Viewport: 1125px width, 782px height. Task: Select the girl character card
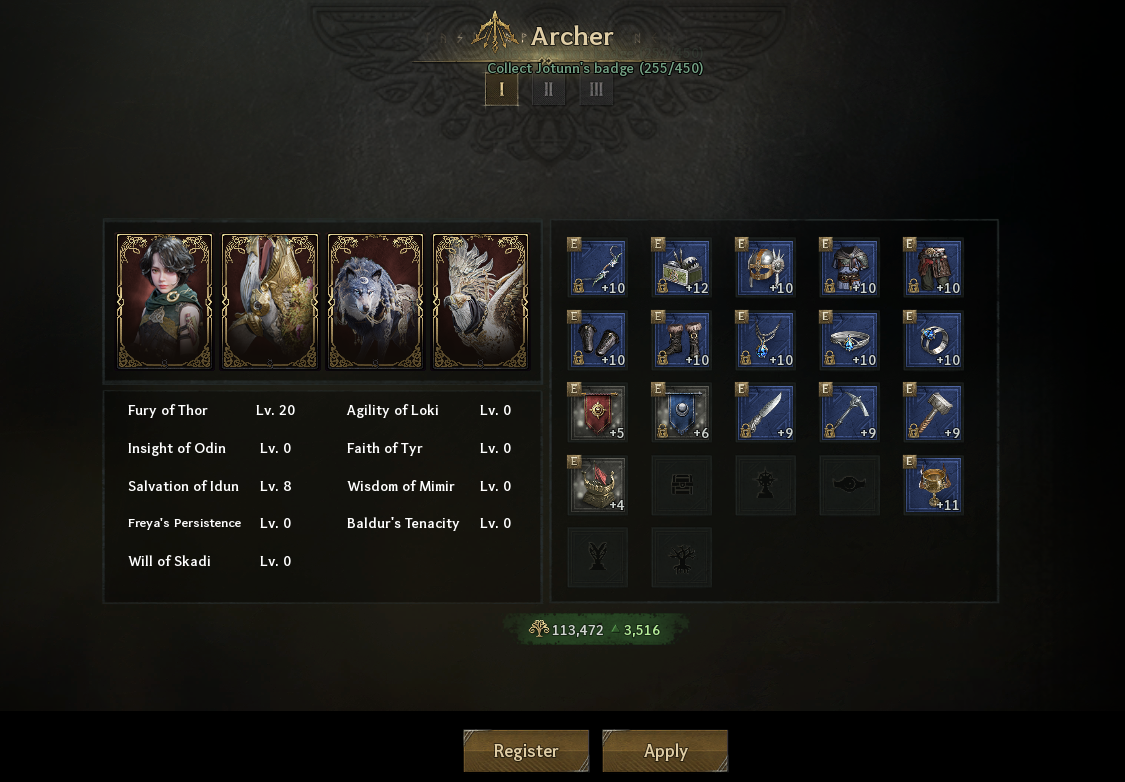point(164,301)
